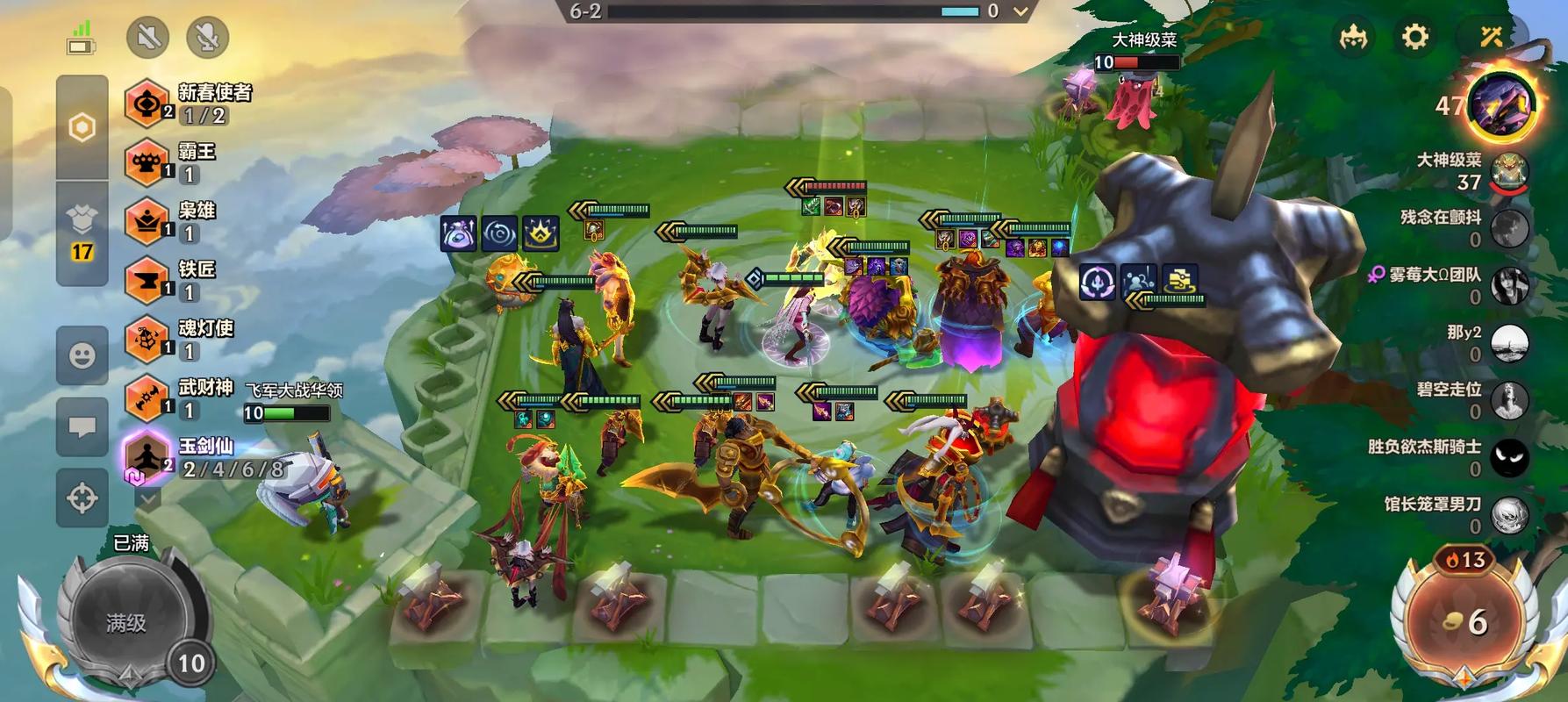Open the gold shop button showing 6
This screenshot has width=1568, height=702.
[x=1465, y=621]
